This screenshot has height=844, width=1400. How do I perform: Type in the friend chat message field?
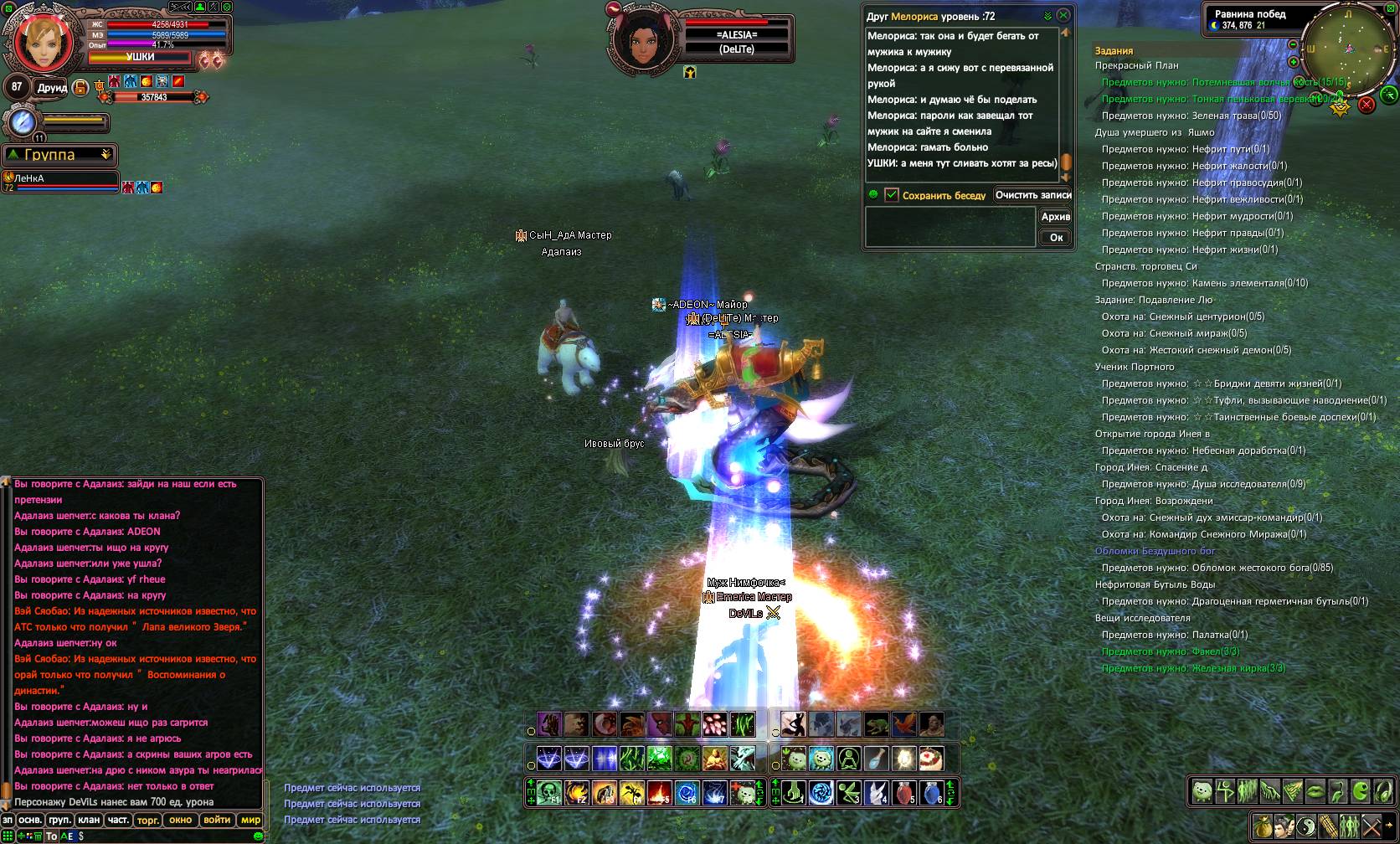tap(950, 227)
